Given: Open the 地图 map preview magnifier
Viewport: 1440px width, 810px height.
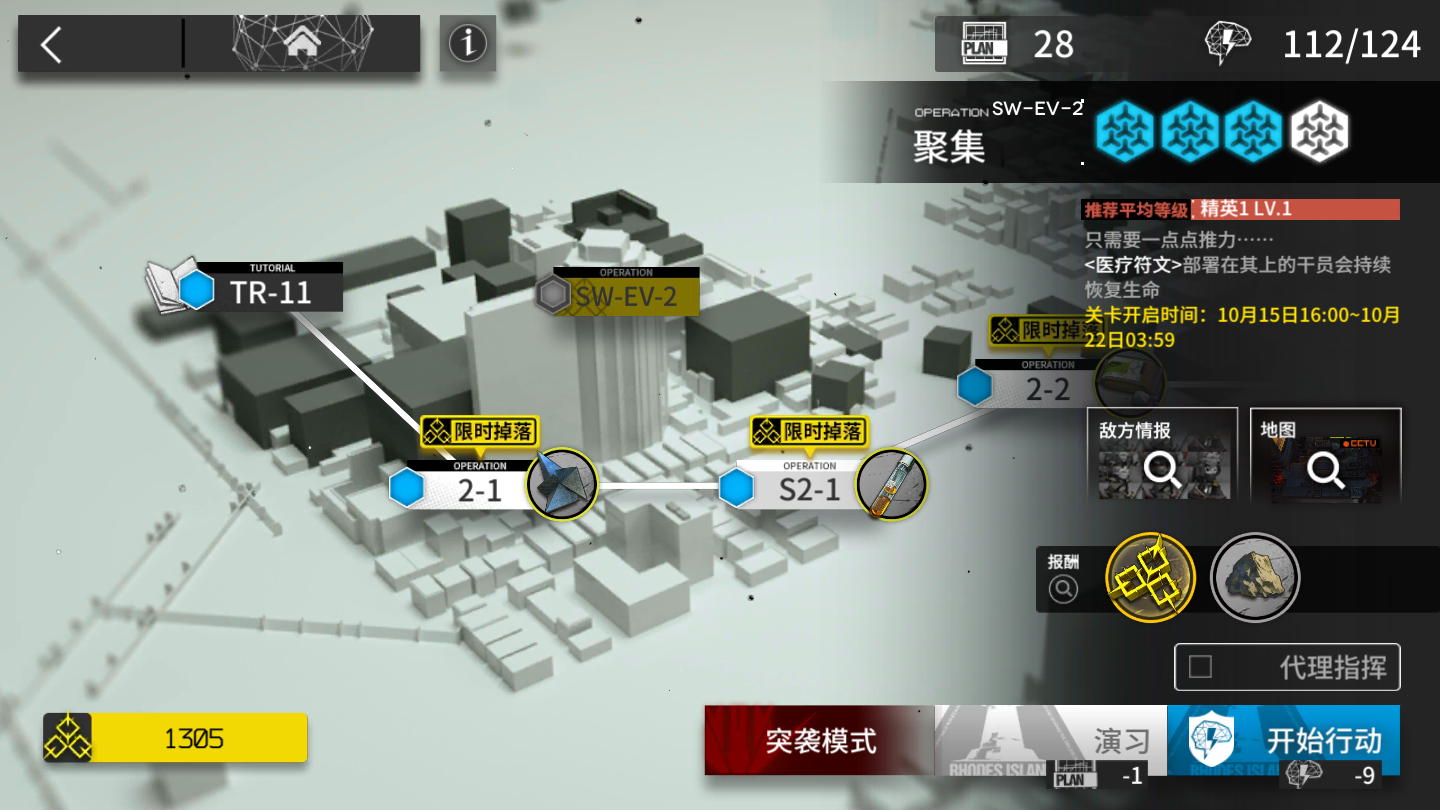Looking at the screenshot, I should [1325, 470].
